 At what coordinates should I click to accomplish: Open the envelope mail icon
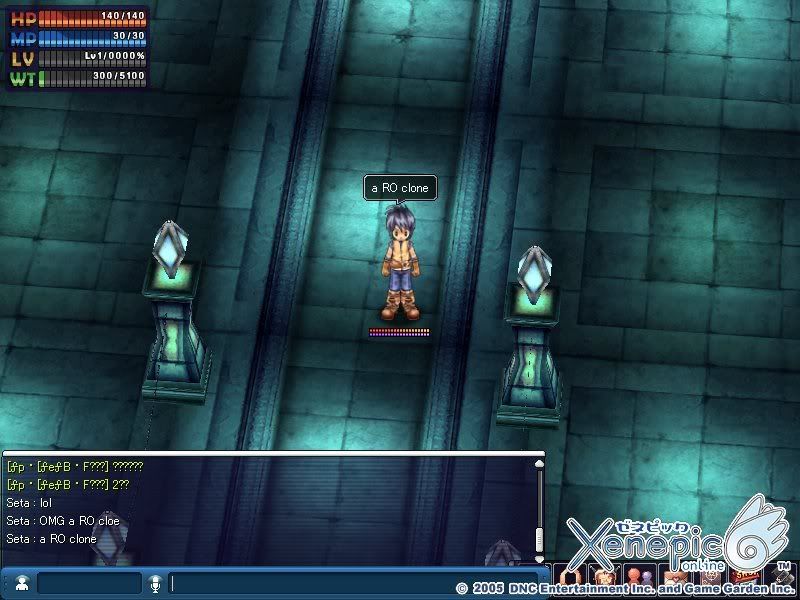click(x=674, y=577)
